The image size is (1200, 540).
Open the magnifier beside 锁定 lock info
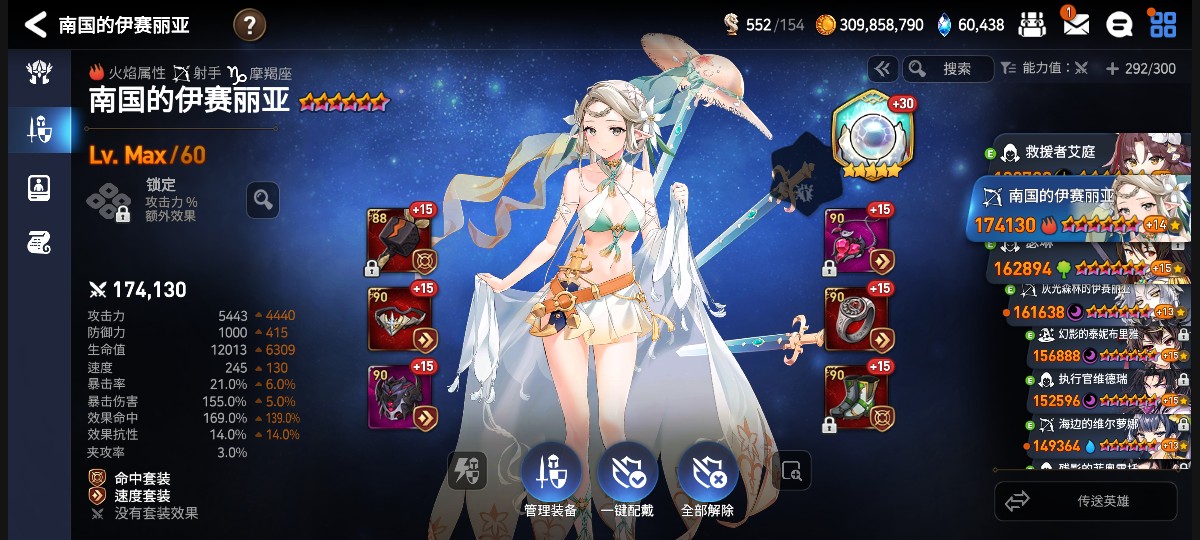pyautogui.click(x=263, y=200)
